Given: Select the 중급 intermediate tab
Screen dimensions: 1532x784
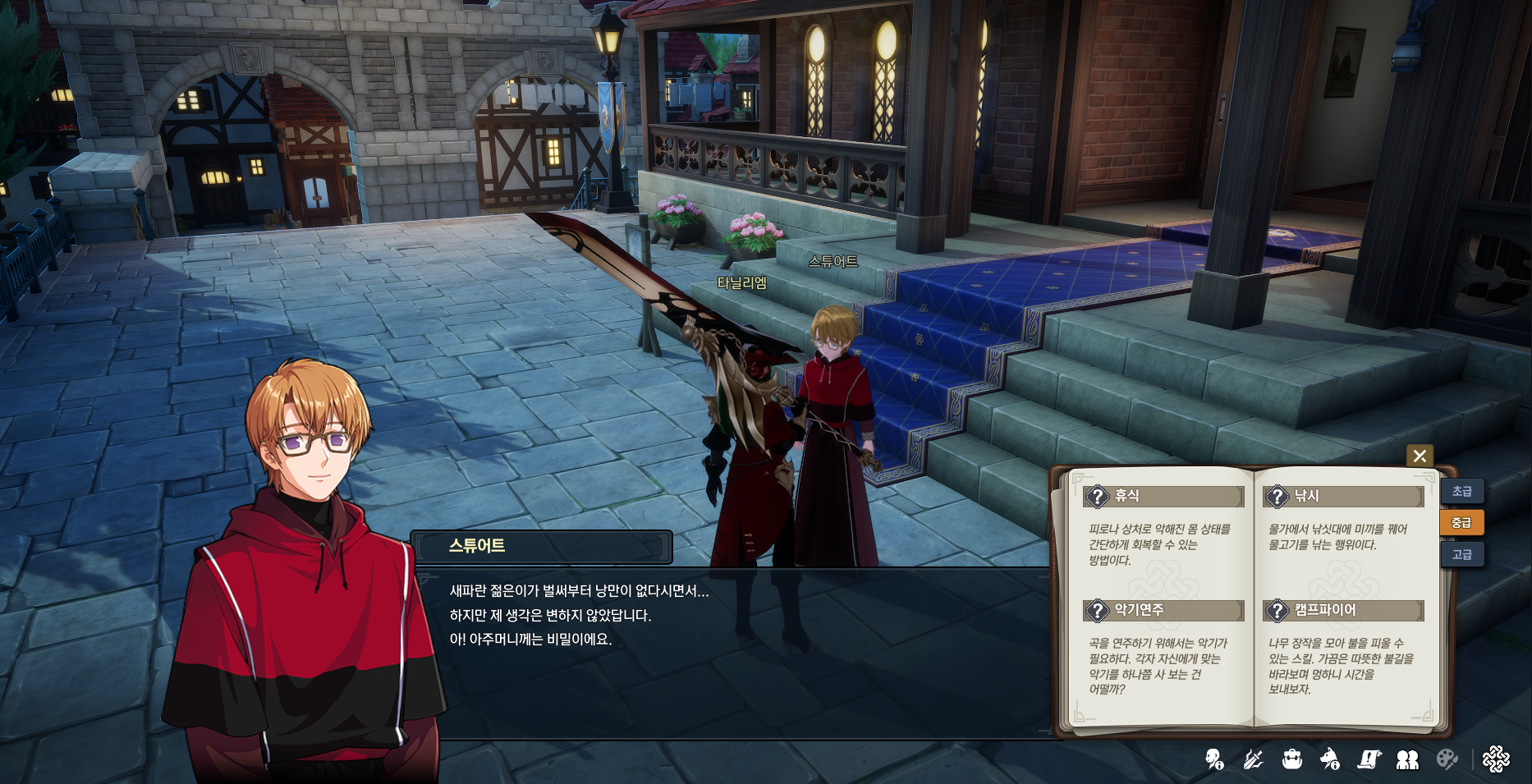Looking at the screenshot, I should [1461, 523].
